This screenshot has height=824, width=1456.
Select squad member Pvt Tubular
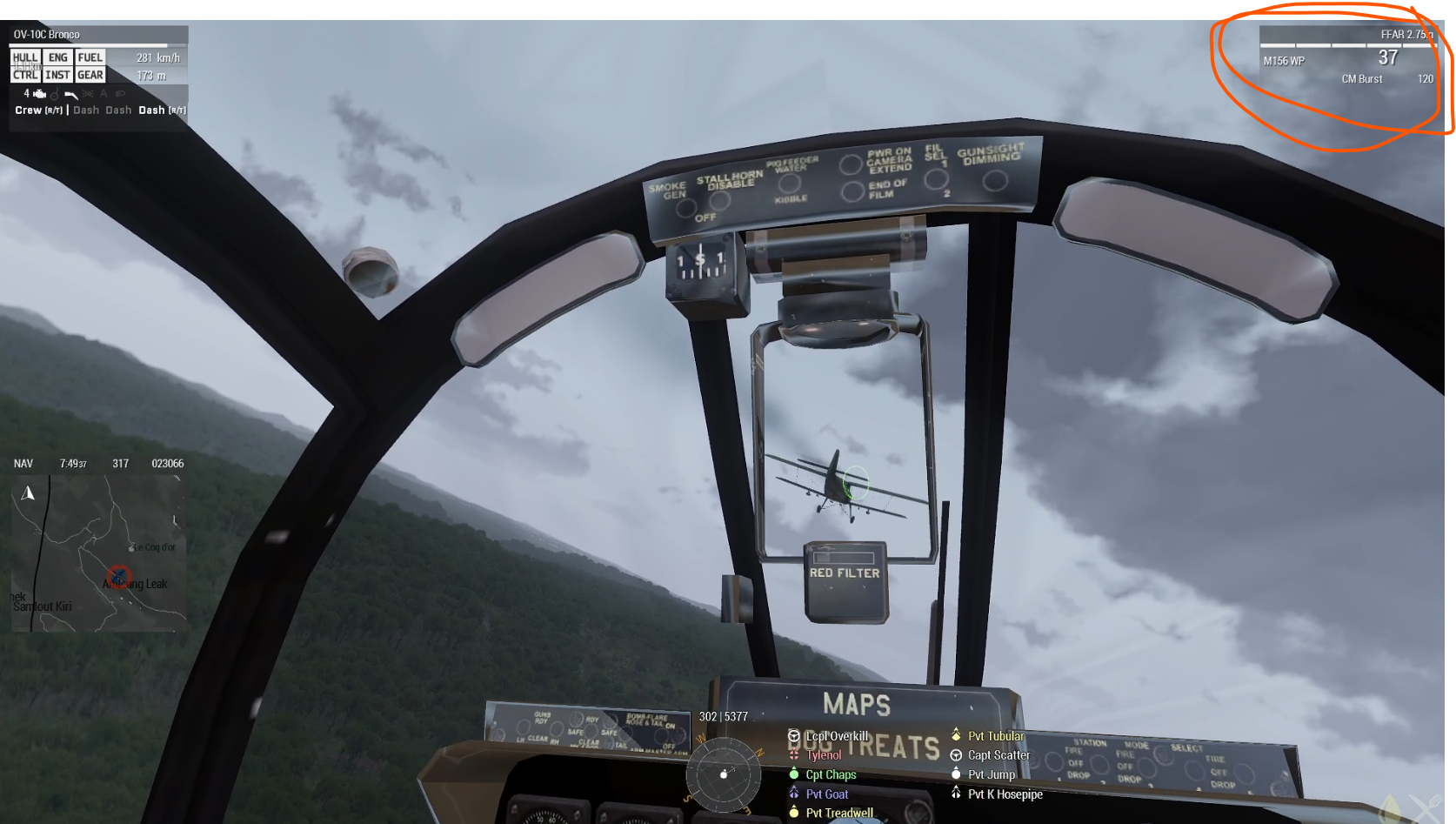[x=995, y=736]
